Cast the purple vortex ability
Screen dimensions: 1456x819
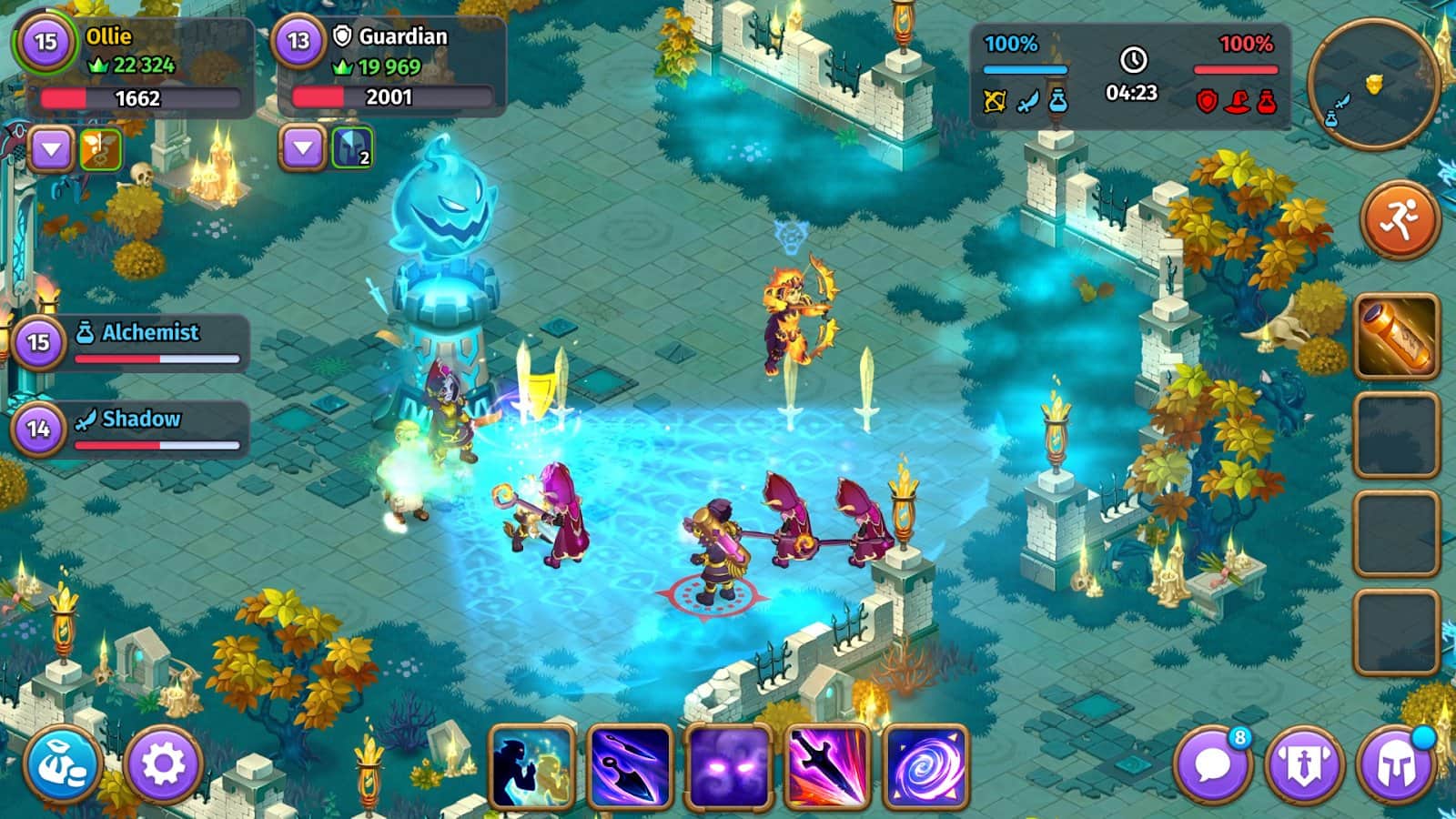[x=925, y=766]
